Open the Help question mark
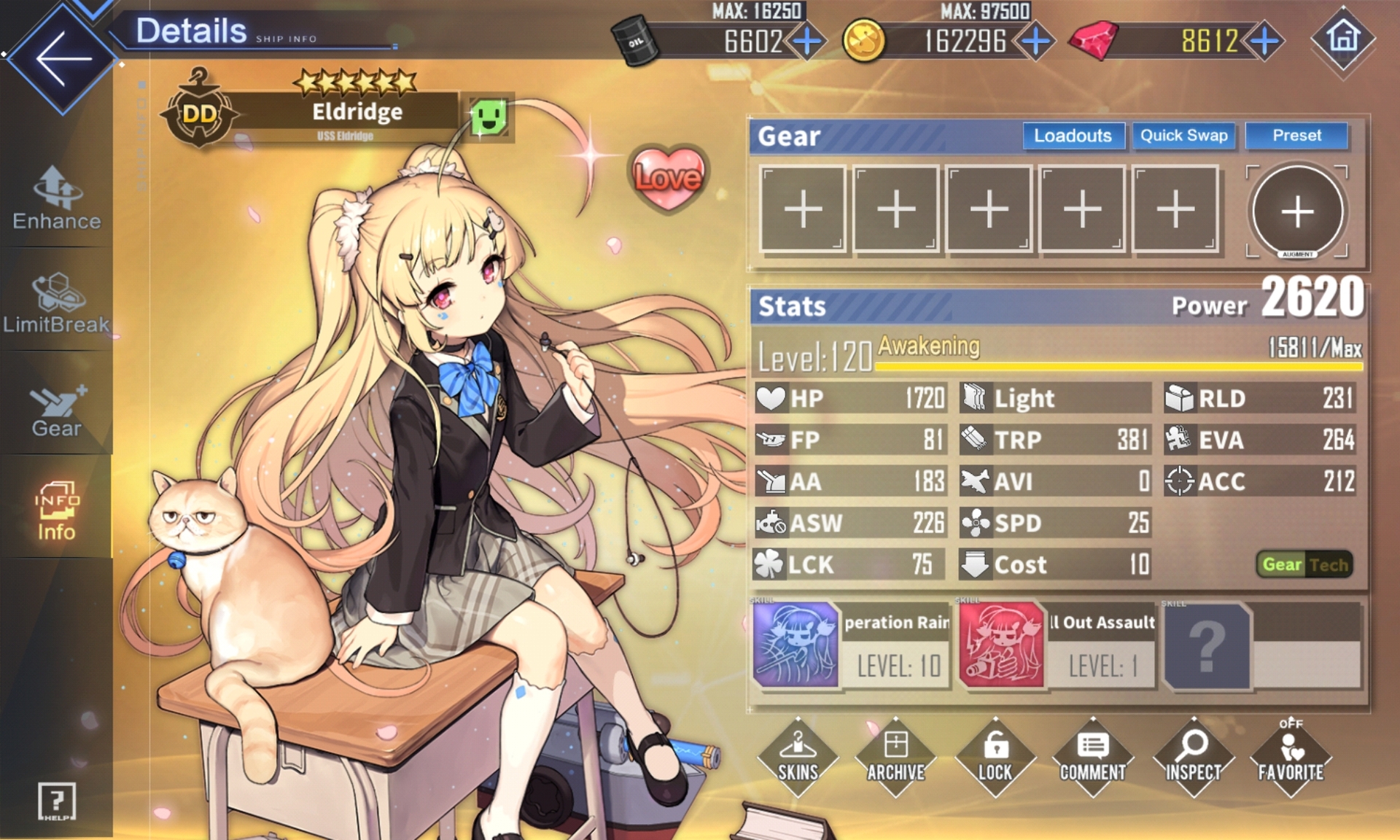 click(56, 801)
